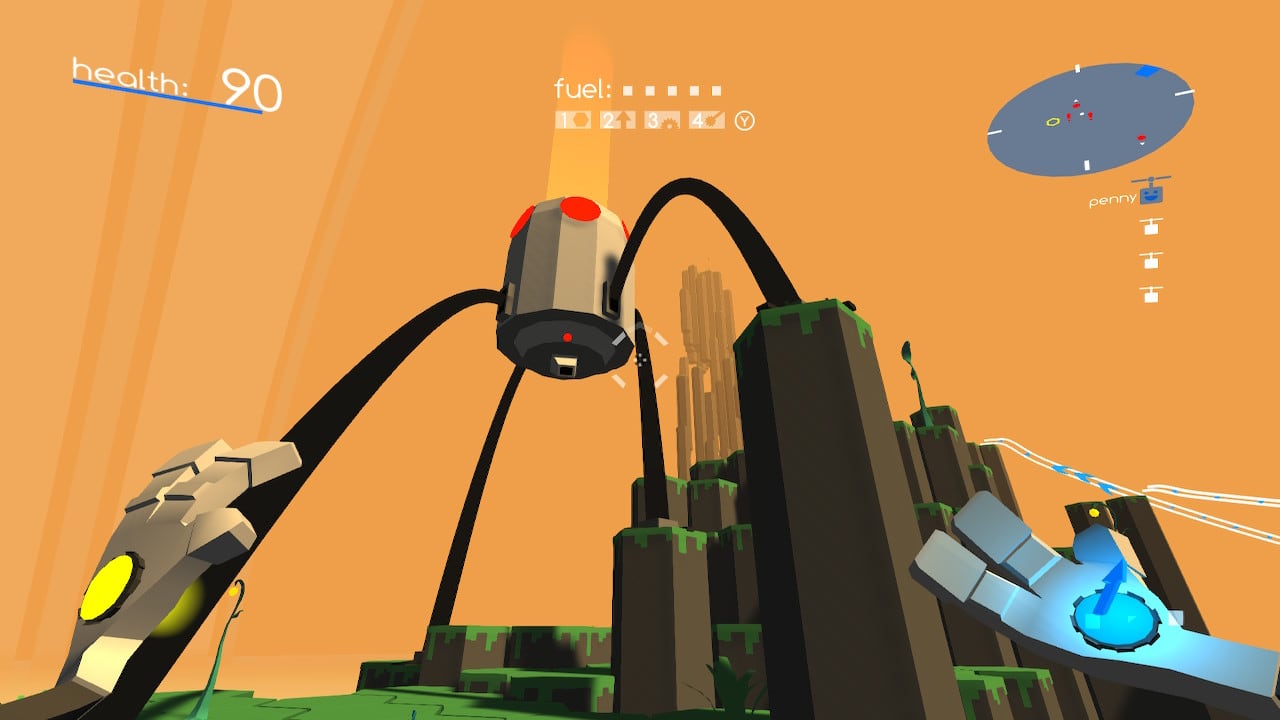The width and height of the screenshot is (1280, 720).
Task: Select weapon slot 4 with the spark icon
Action: (706, 119)
